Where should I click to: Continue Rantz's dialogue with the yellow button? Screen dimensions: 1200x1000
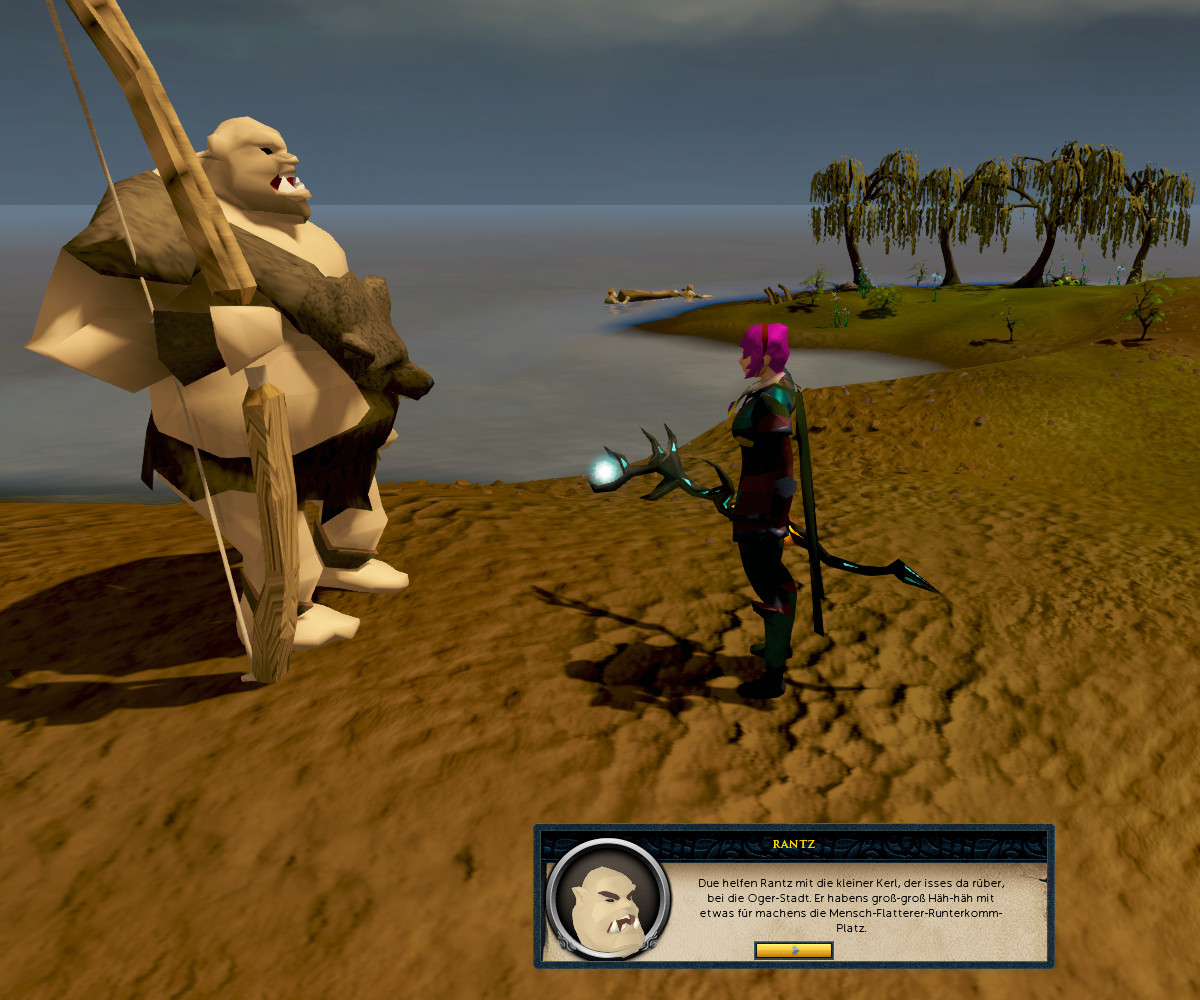tap(793, 950)
